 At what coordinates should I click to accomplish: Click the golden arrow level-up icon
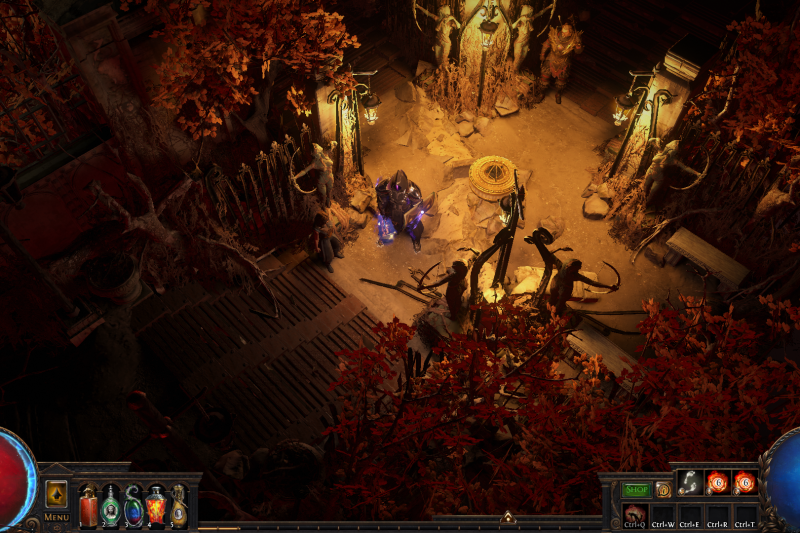[x=57, y=495]
